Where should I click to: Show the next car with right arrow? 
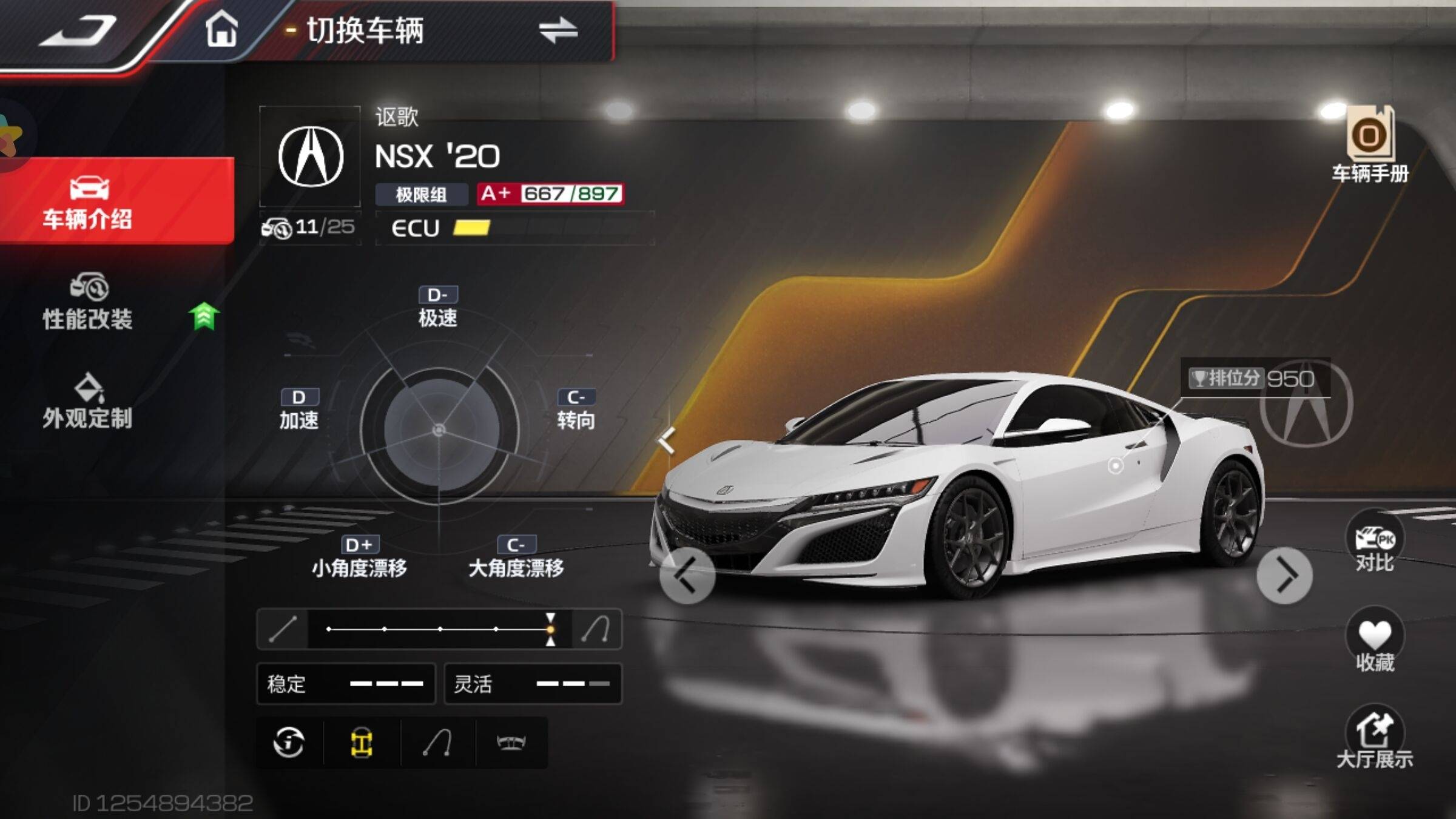point(1284,575)
